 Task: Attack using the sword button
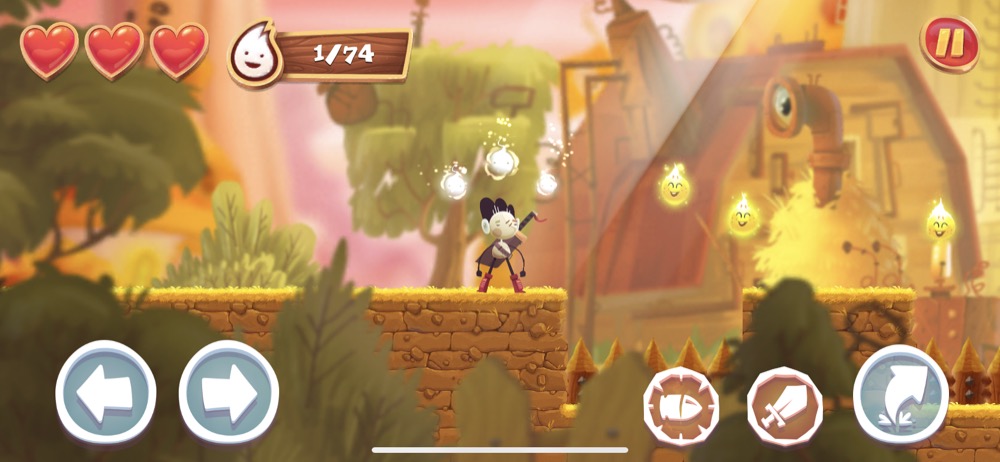tap(784, 404)
